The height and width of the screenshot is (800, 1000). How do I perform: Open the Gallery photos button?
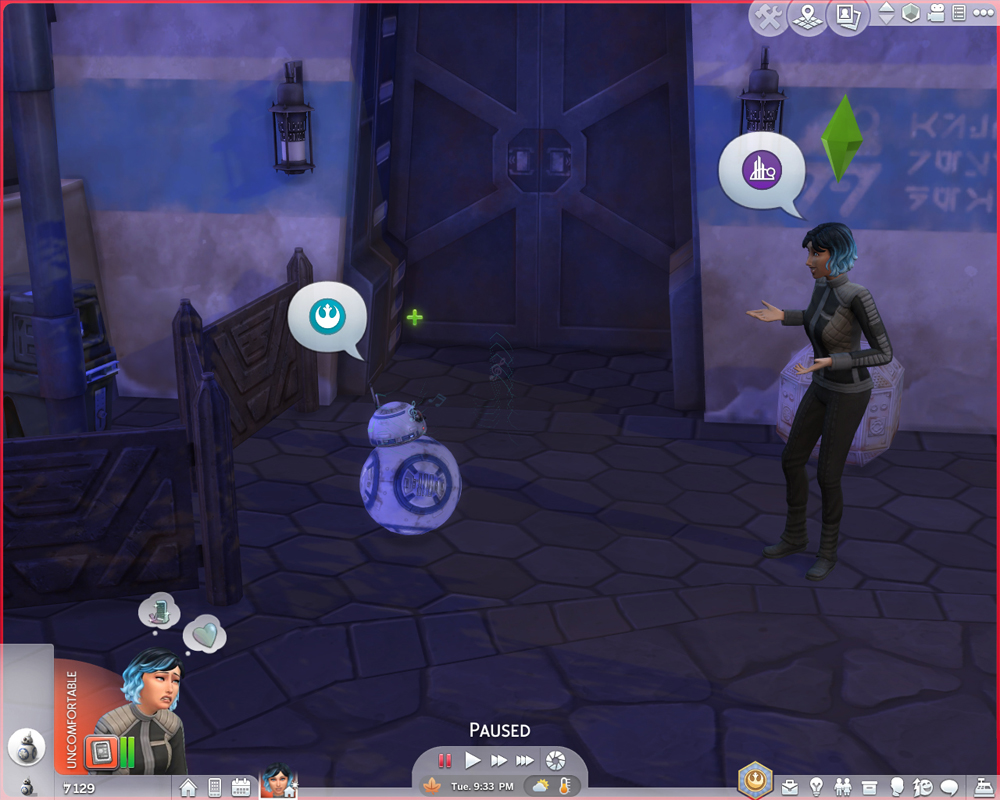click(847, 17)
